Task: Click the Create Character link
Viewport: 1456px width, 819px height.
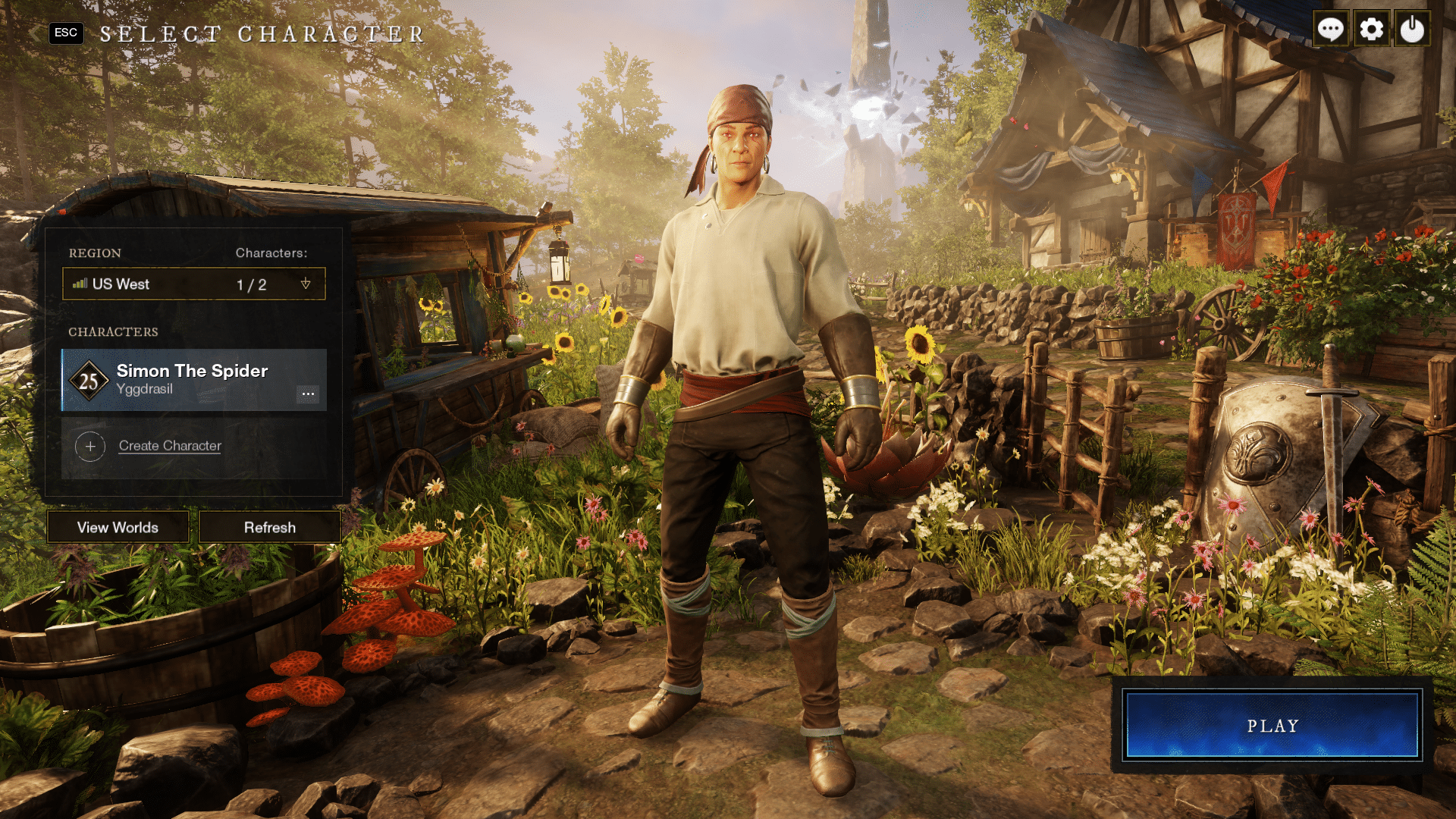Action: point(169,446)
